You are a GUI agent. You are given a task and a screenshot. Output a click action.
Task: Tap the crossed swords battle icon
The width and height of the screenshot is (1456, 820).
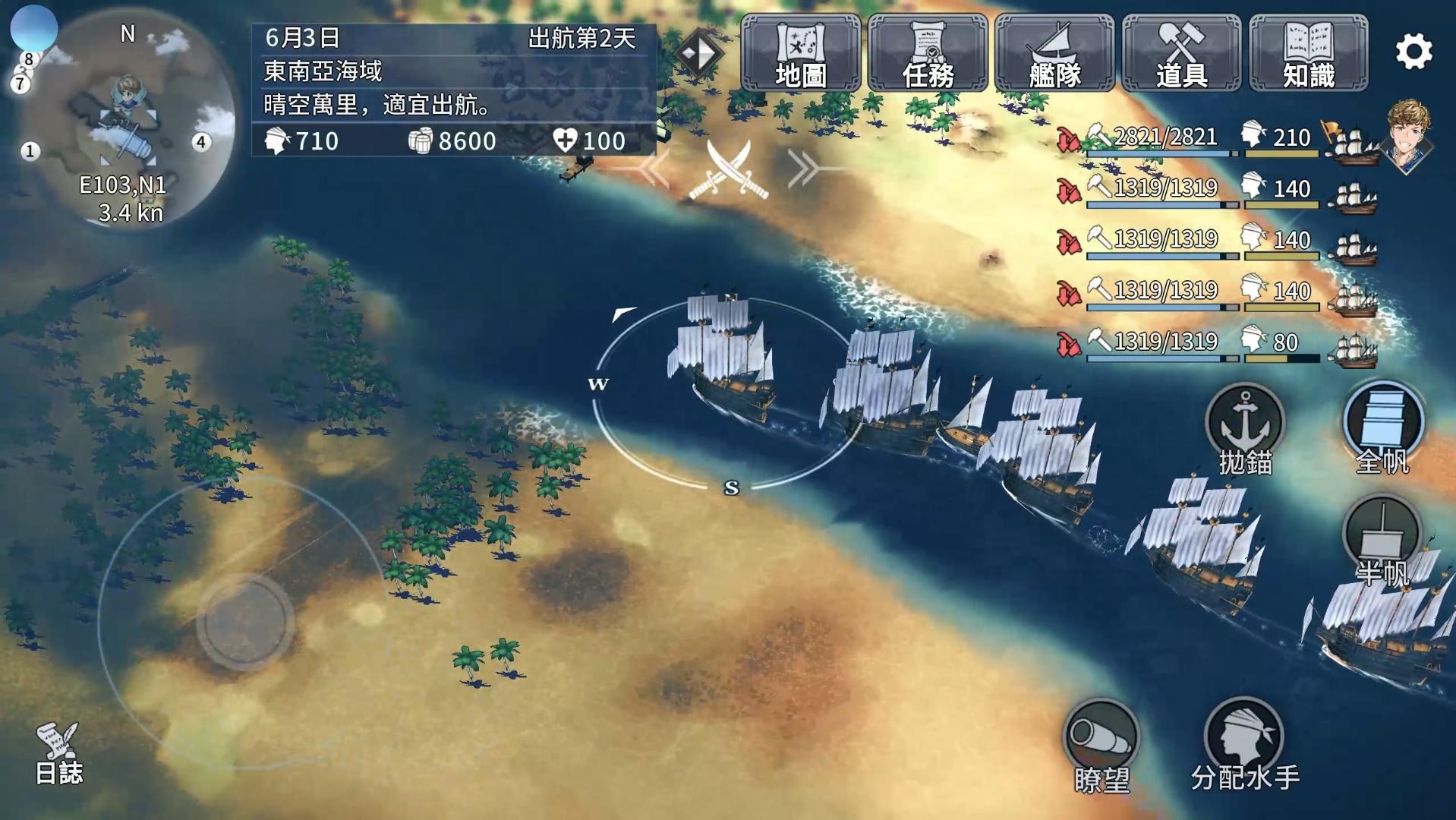coord(728,171)
